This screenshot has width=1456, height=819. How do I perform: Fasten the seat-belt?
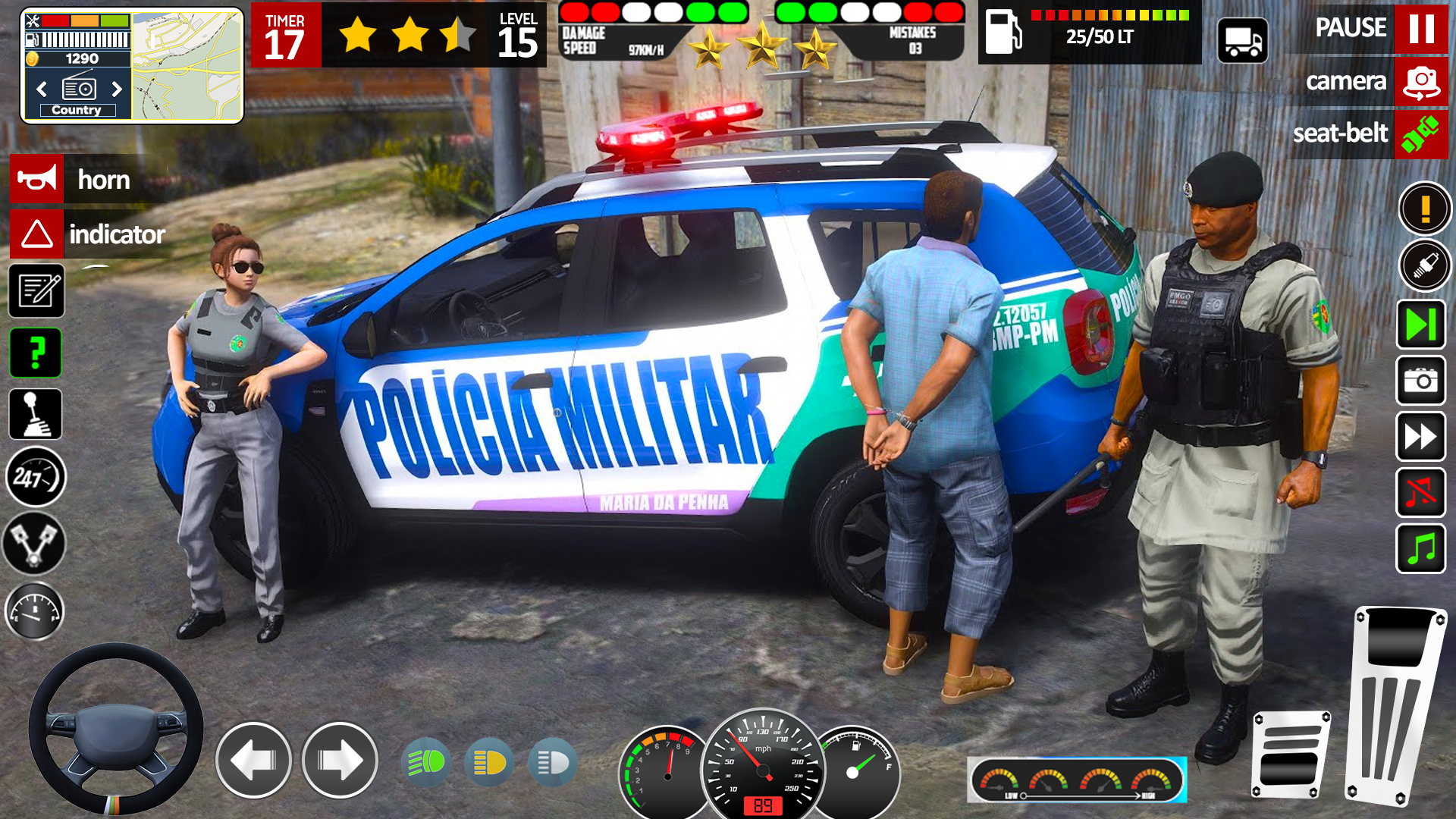tap(1420, 133)
